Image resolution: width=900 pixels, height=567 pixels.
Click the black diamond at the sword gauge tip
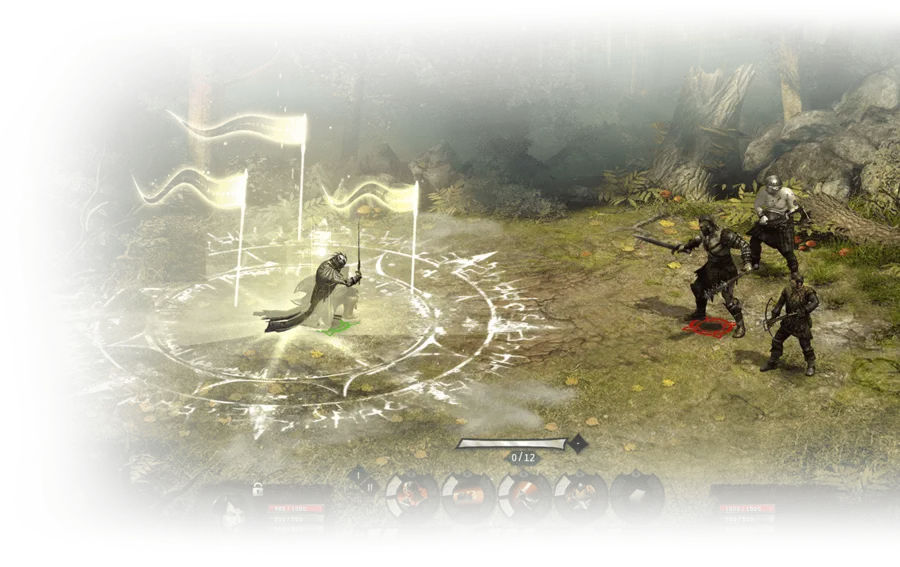click(577, 442)
